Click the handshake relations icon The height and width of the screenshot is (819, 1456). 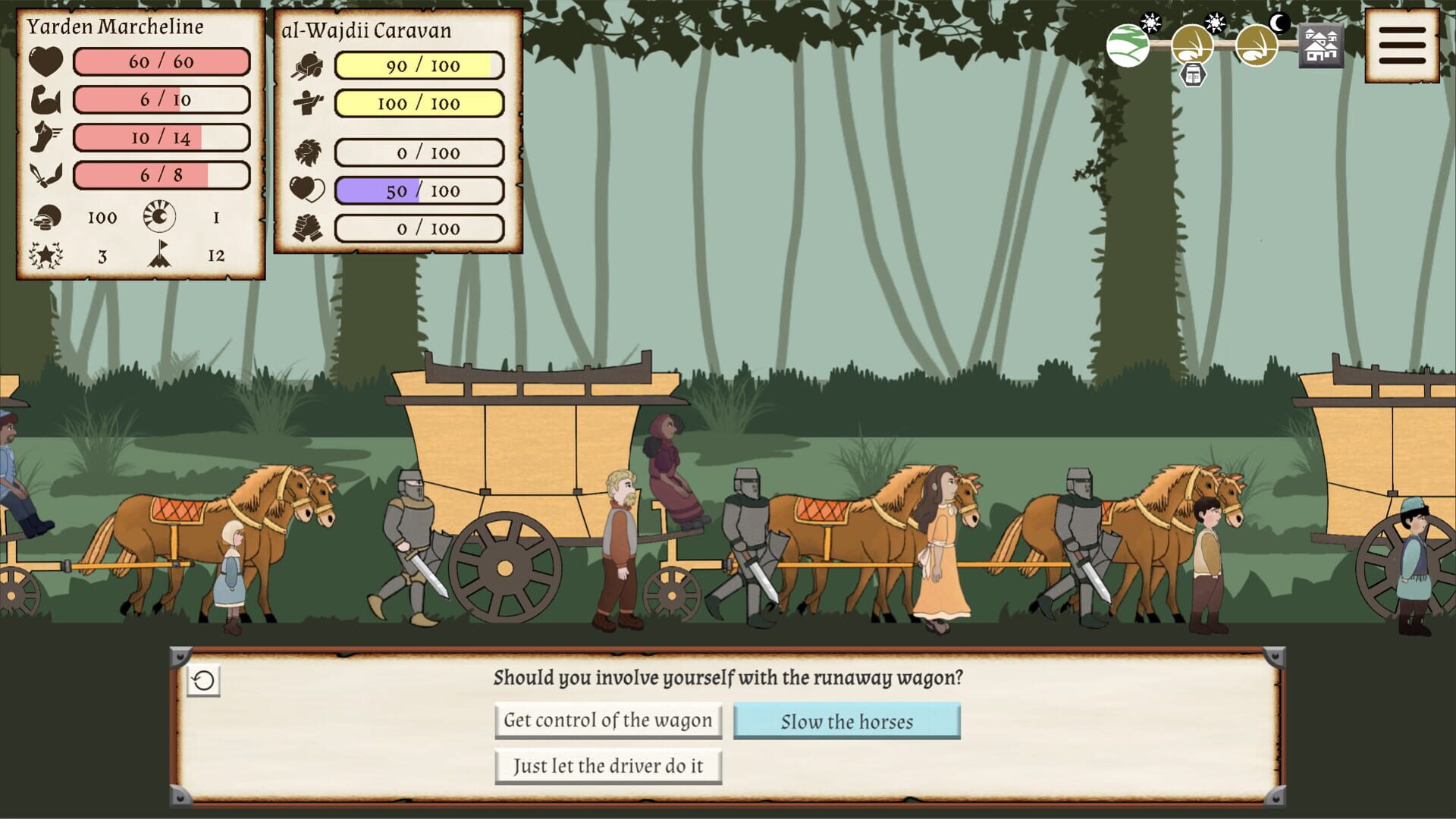click(x=308, y=227)
